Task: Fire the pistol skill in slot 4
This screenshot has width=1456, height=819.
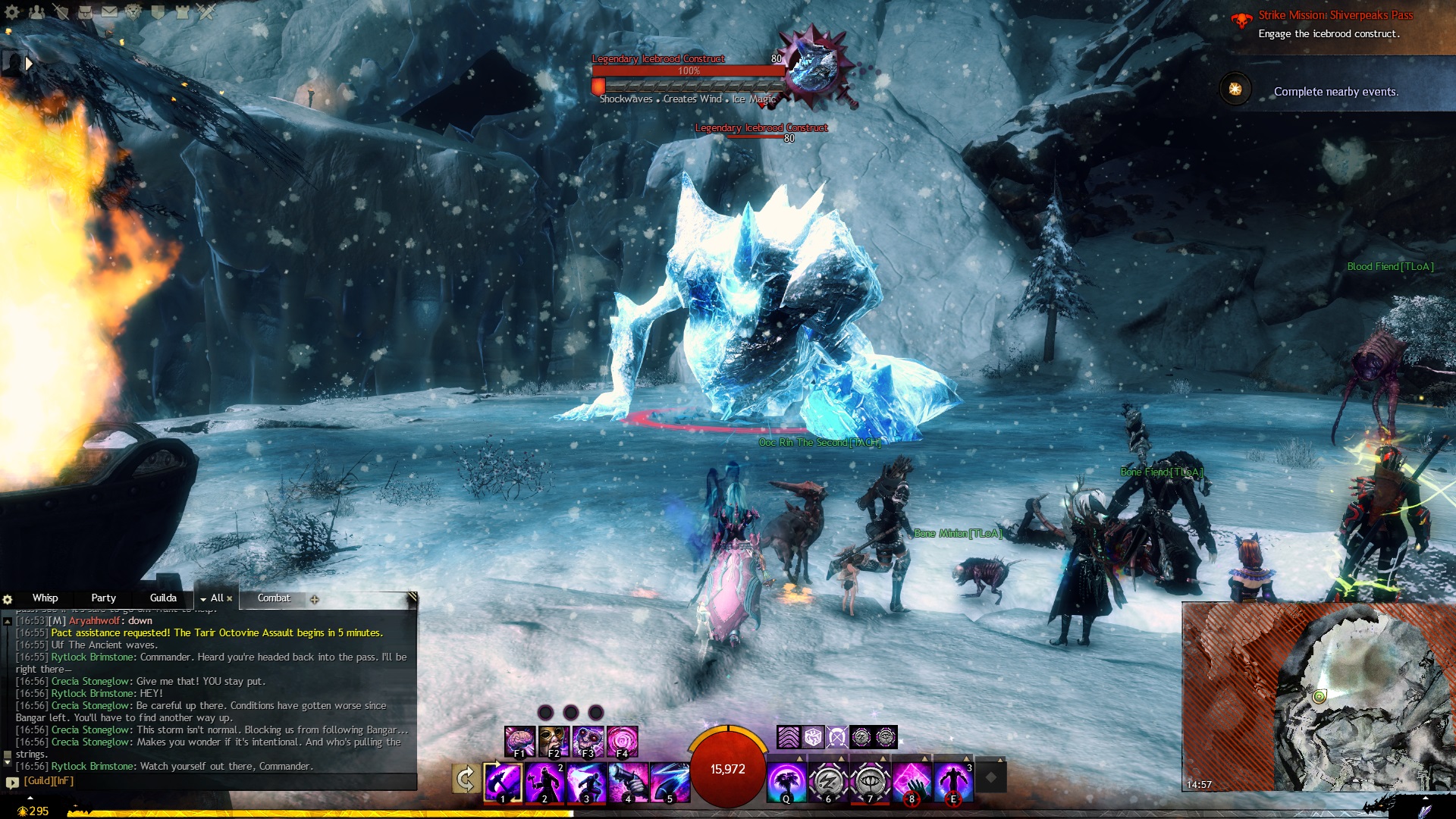Action: (628, 782)
